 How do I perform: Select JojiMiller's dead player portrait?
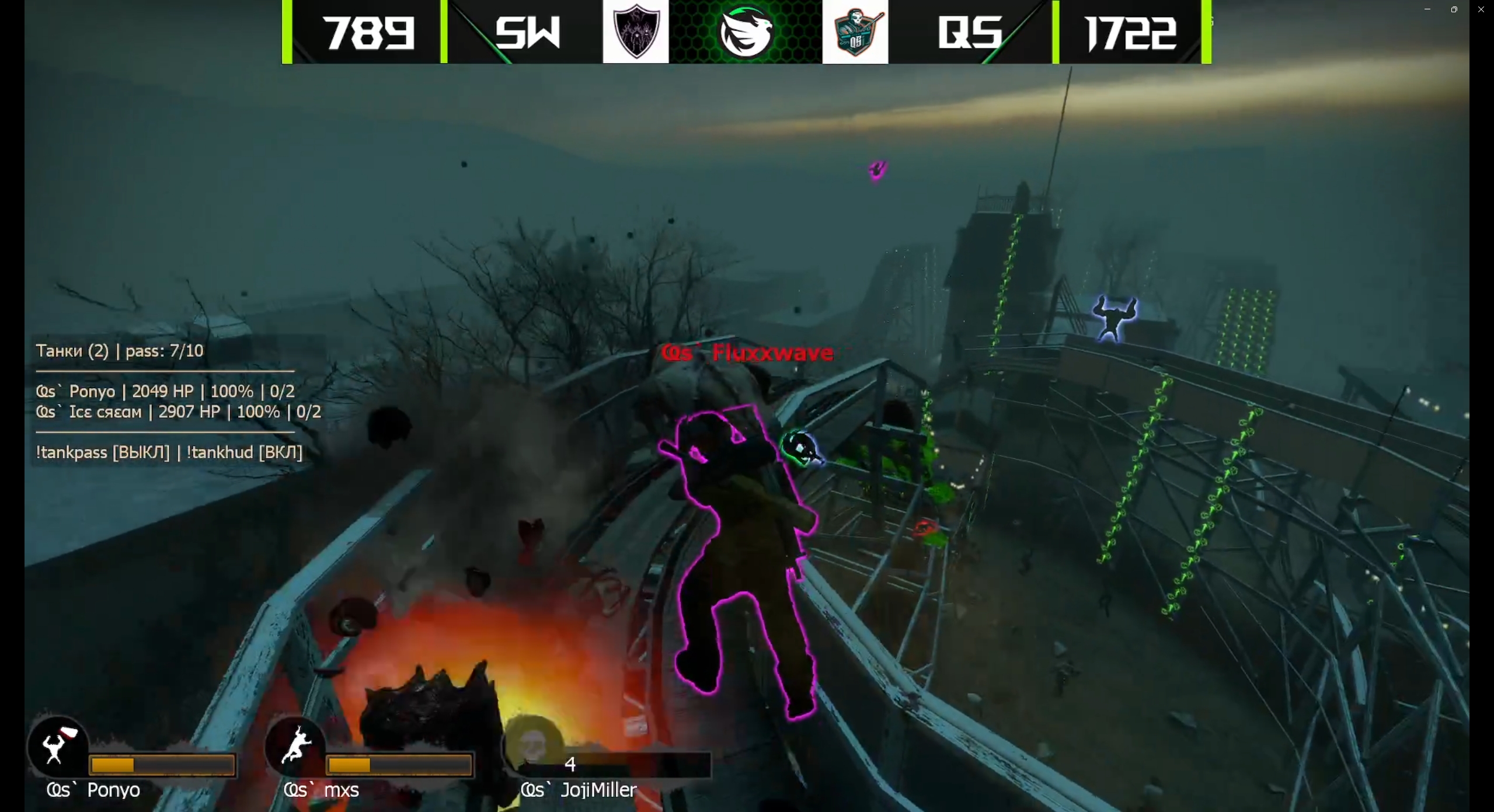532,745
